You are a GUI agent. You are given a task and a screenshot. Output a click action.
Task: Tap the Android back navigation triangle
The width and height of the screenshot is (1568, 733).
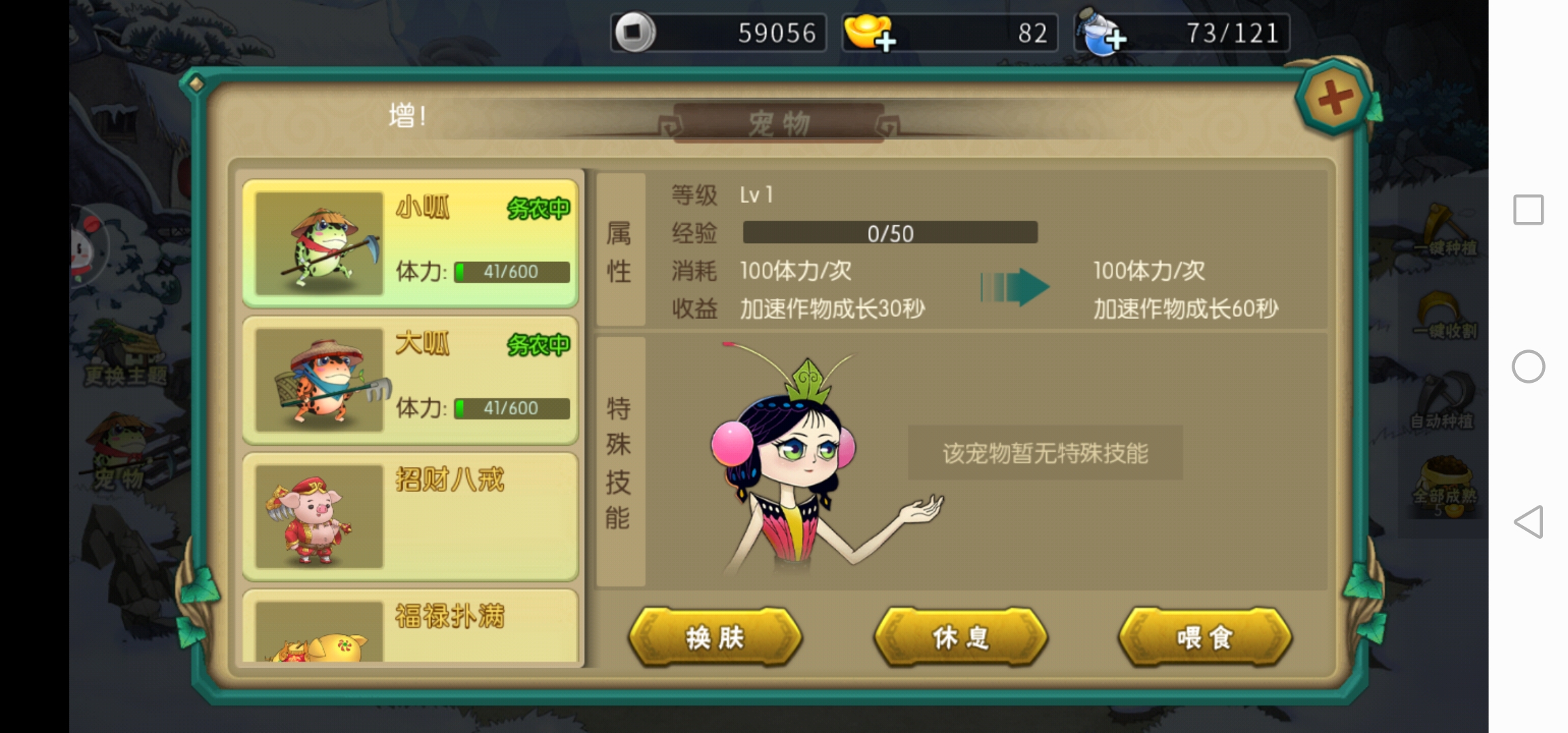1528,522
